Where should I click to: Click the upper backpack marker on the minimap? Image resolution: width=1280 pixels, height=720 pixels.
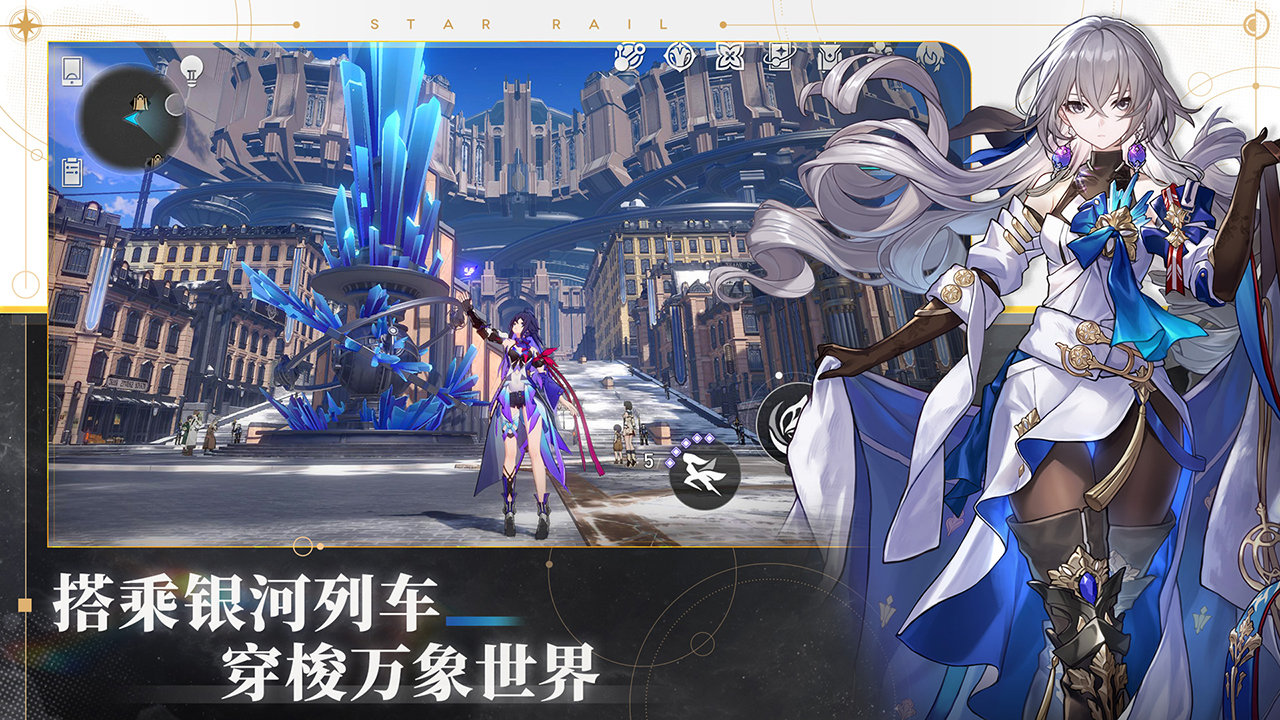140,102
